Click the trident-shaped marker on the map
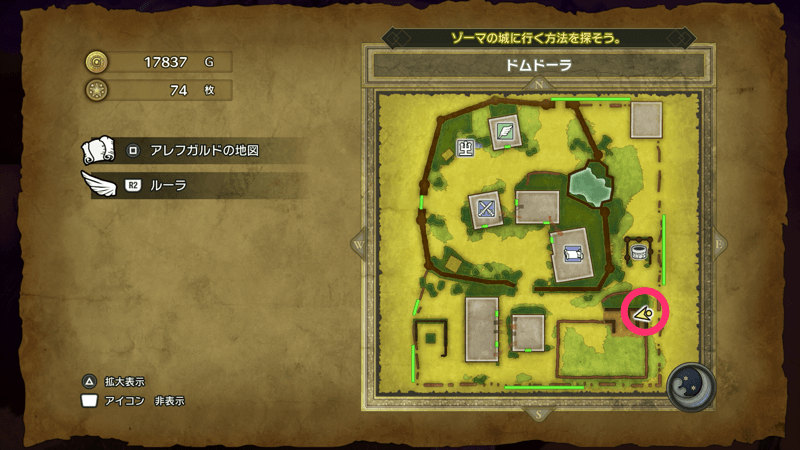This screenshot has height=450, width=800. tap(466, 149)
